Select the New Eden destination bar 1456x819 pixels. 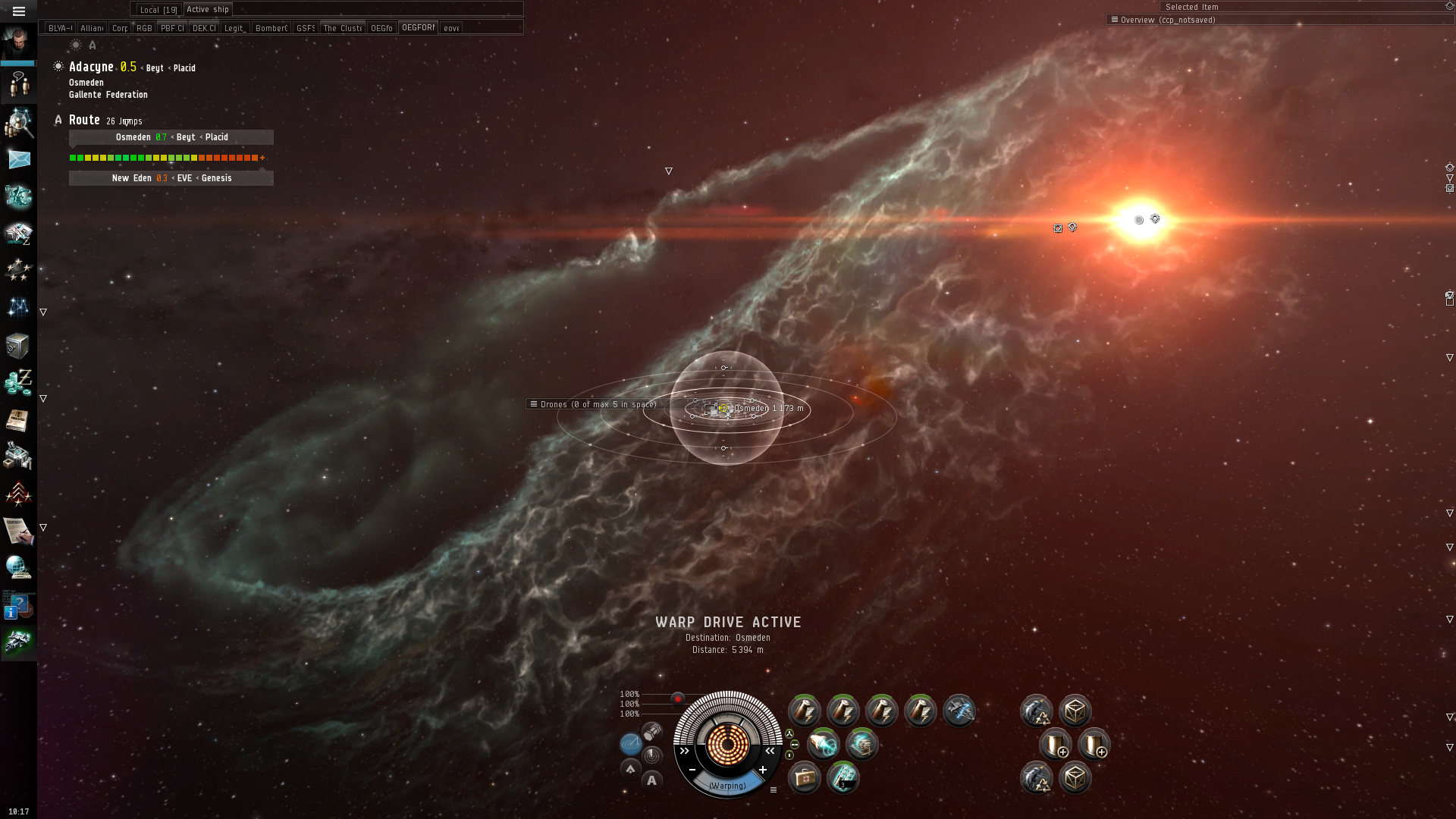click(x=171, y=178)
